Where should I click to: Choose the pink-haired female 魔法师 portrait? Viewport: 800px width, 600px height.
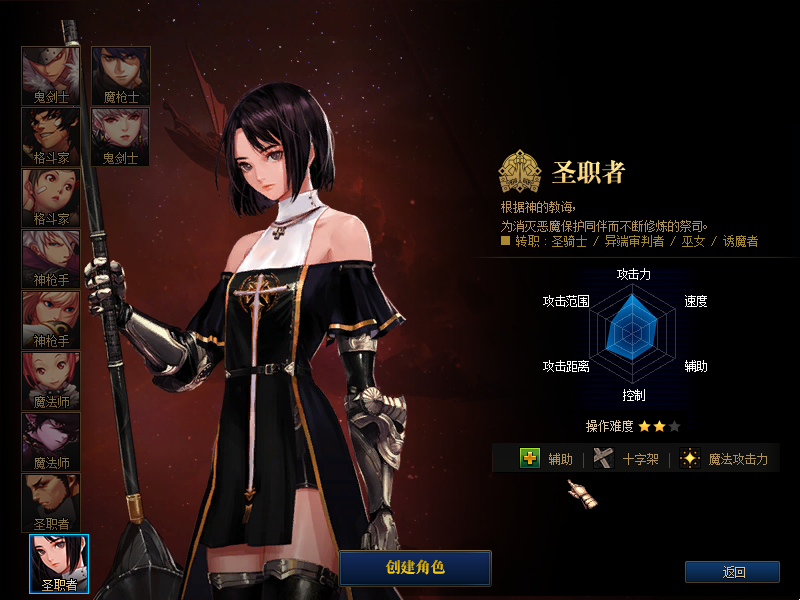pos(50,380)
